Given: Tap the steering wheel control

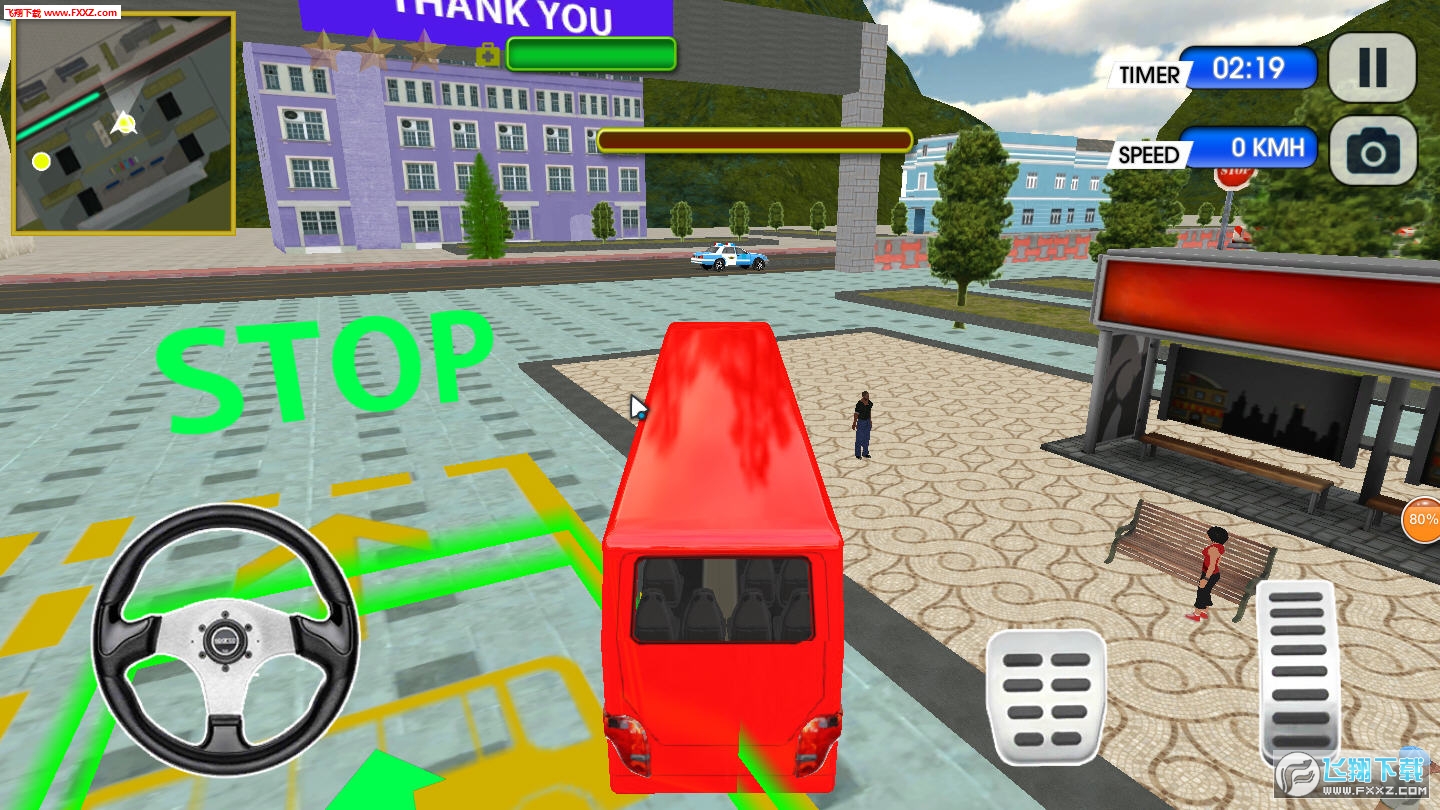Looking at the screenshot, I should coord(225,640).
